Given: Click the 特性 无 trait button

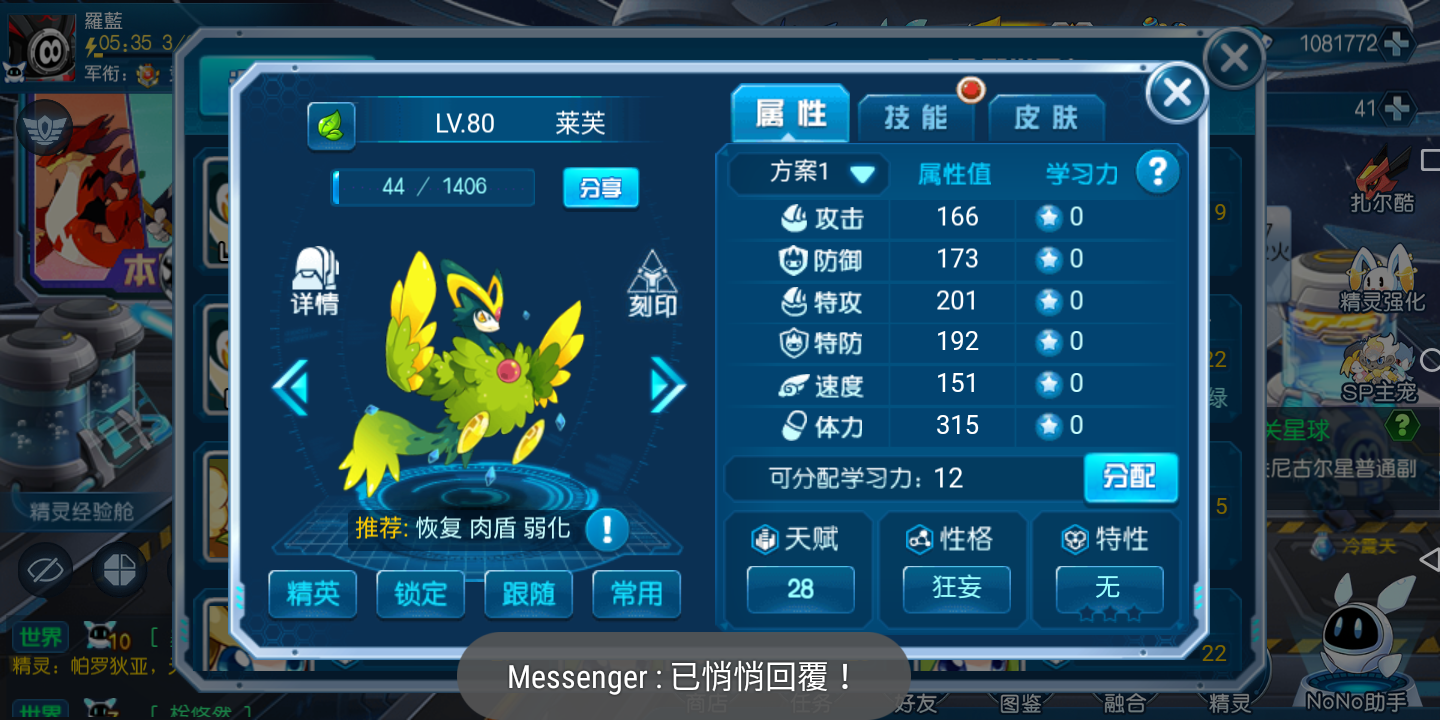Looking at the screenshot, I should coord(1108,588).
